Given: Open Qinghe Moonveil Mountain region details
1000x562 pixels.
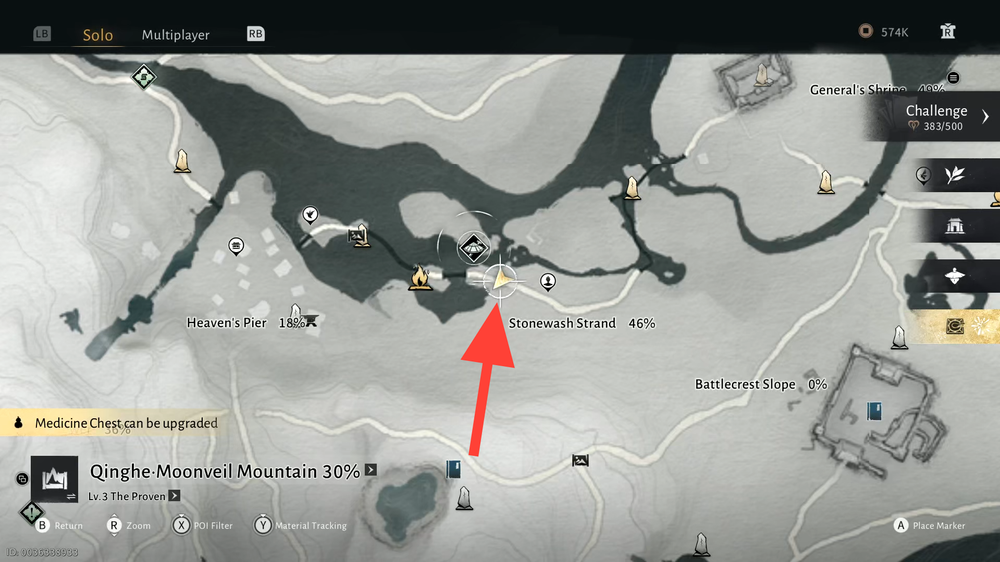Looking at the screenshot, I should 225,472.
